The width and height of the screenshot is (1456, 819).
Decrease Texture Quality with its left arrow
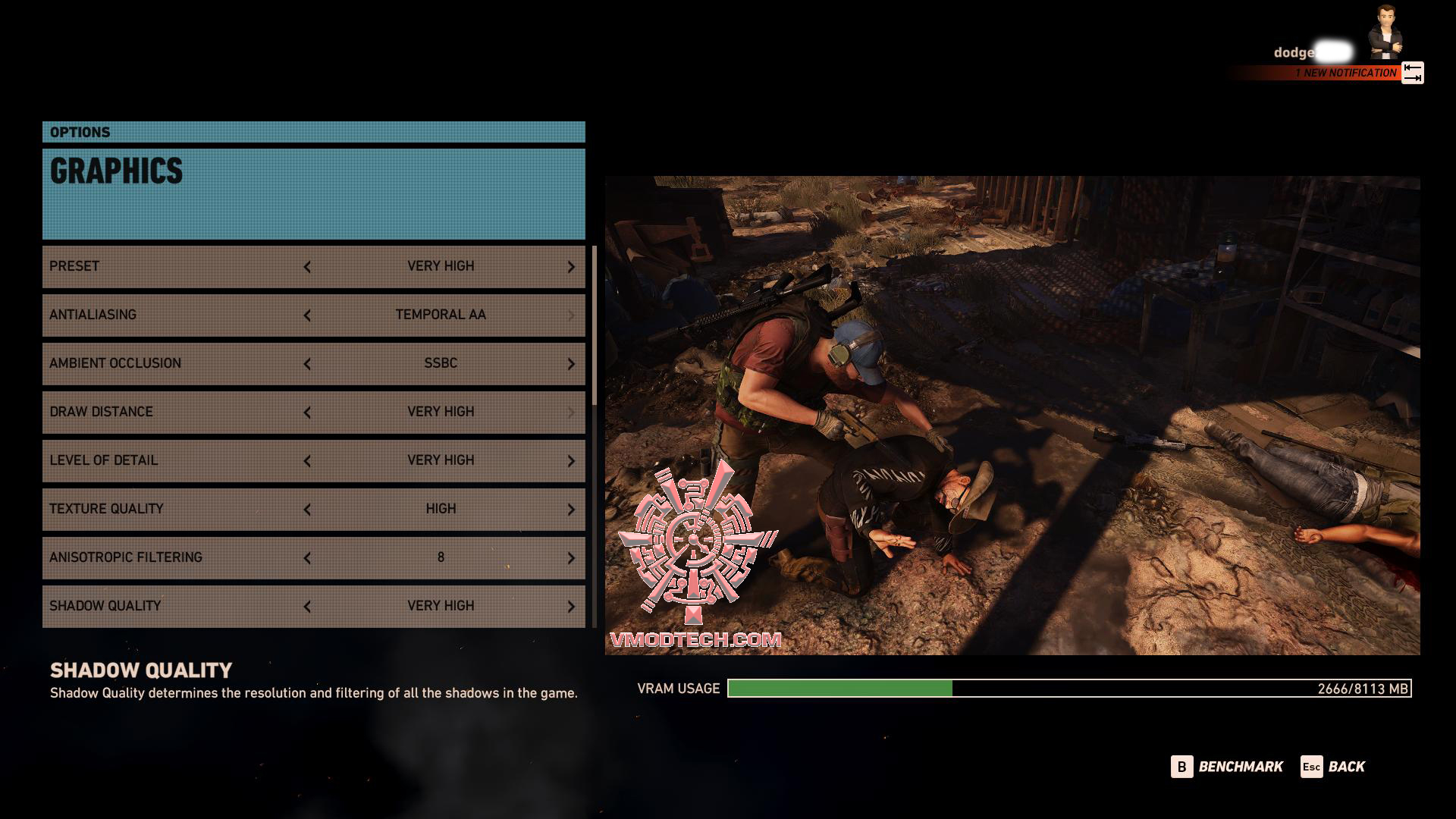[307, 510]
